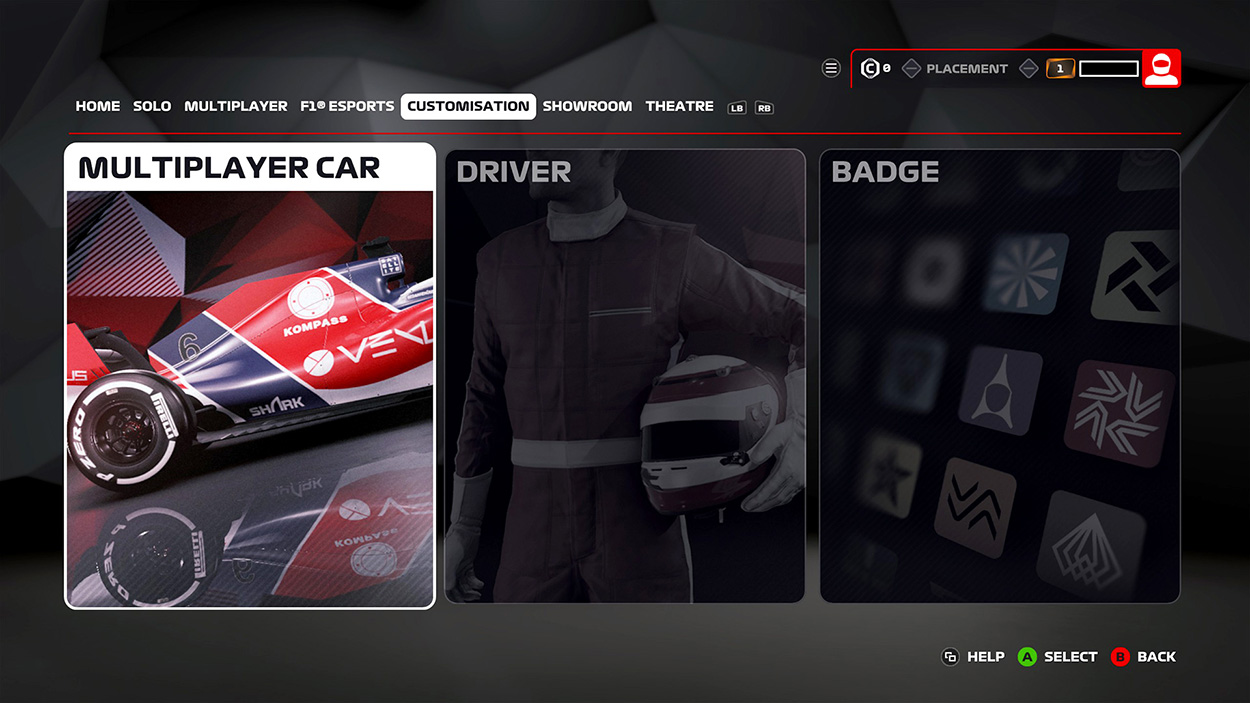Open the Solo tab
Image resolution: width=1250 pixels, height=703 pixels.
coord(152,106)
